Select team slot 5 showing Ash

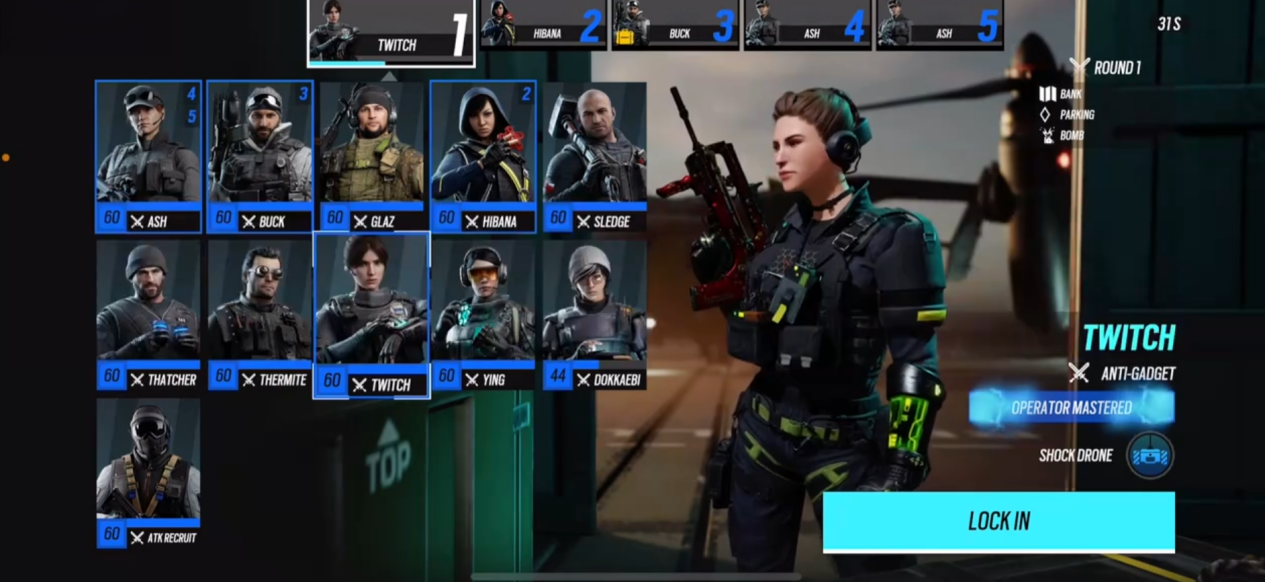(x=939, y=25)
